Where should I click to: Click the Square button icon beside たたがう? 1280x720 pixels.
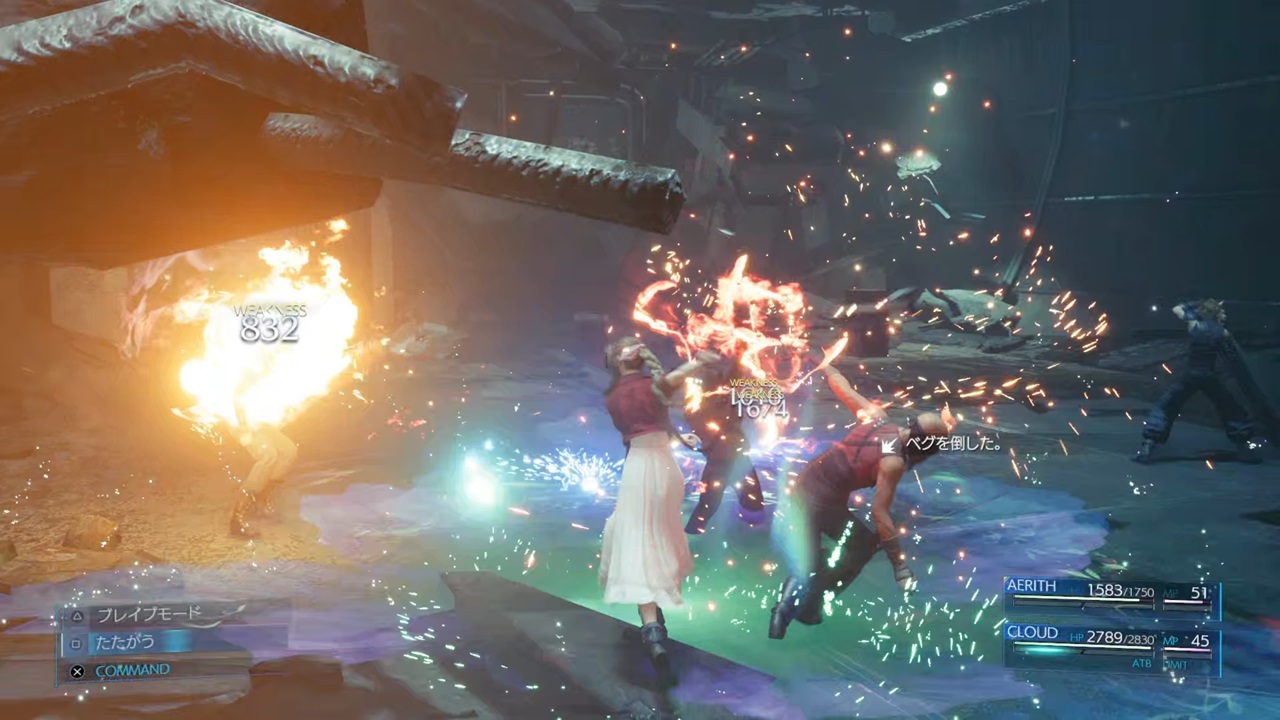(75, 643)
